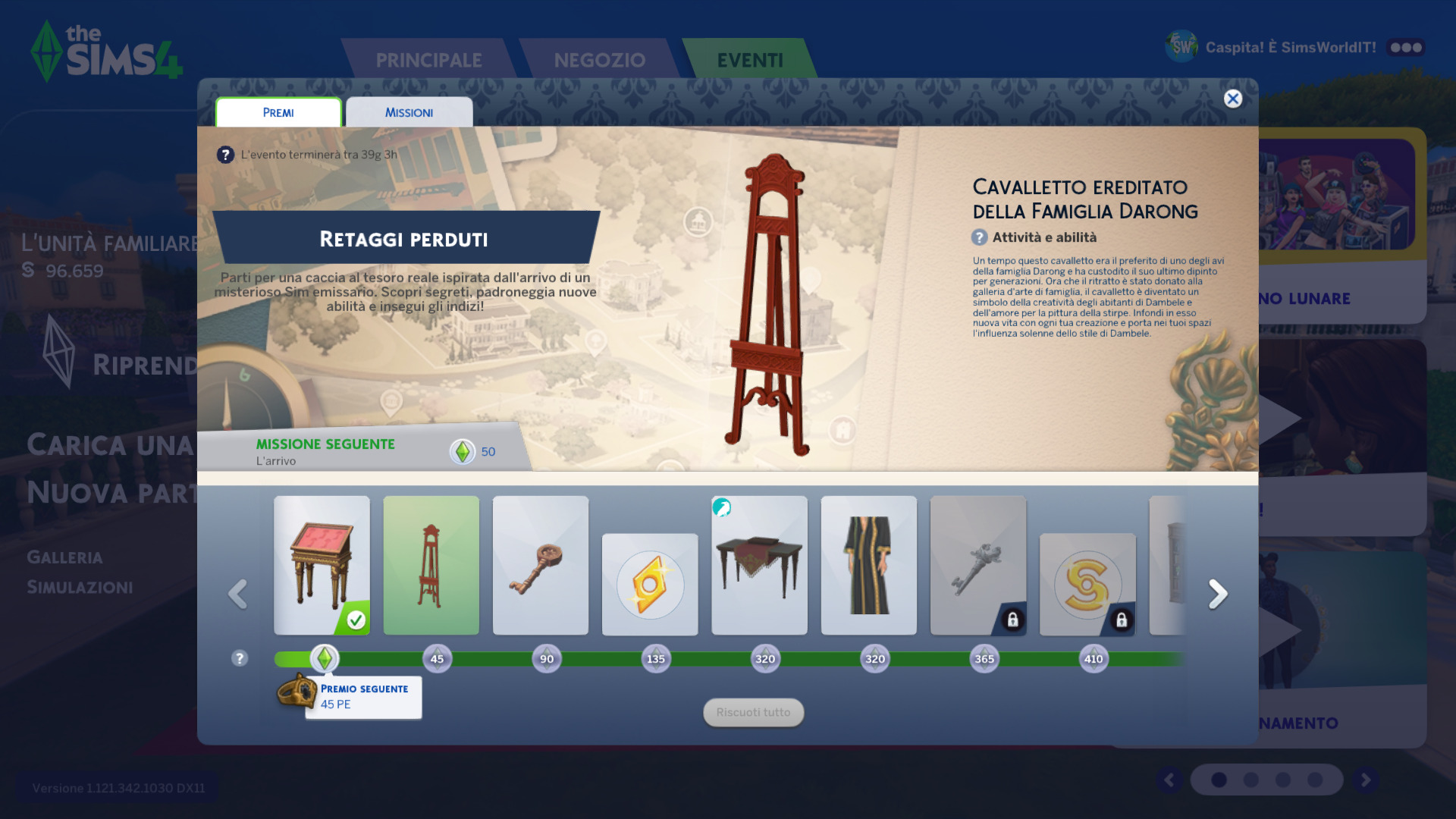Go to previous rewards with left arrow

coord(237,594)
